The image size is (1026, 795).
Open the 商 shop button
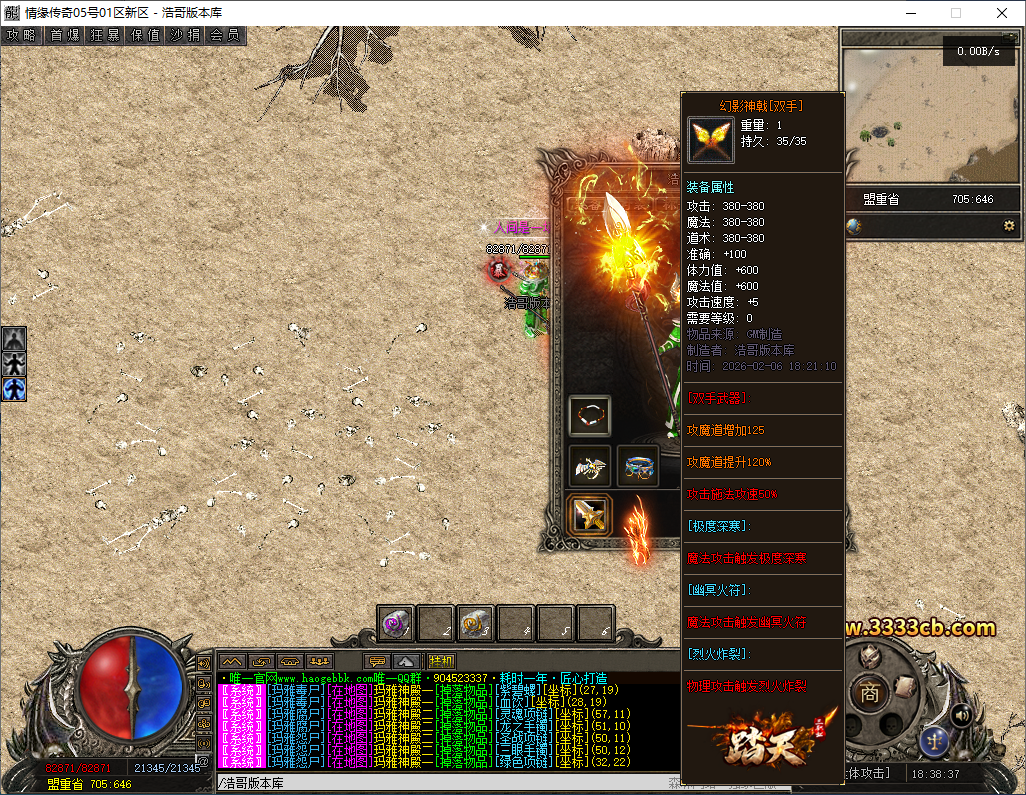tap(871, 692)
